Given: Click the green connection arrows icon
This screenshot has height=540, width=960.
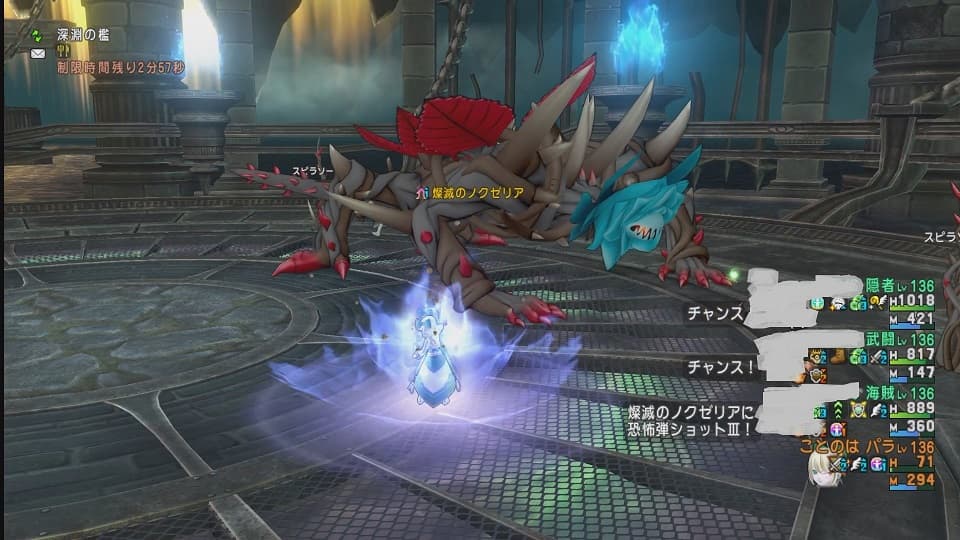Looking at the screenshot, I should (x=37, y=34).
